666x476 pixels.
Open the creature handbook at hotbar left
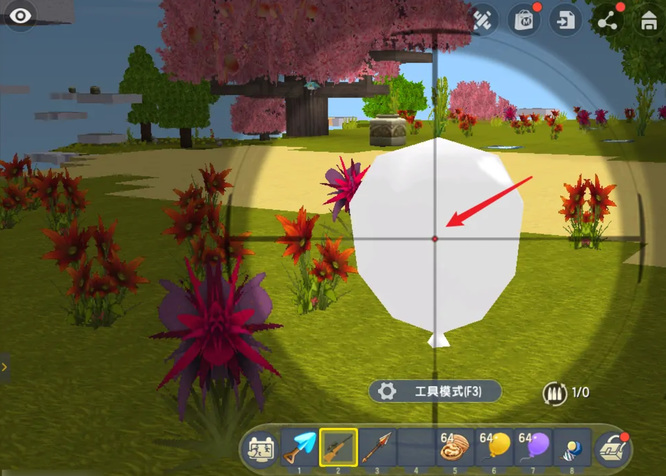(261, 449)
